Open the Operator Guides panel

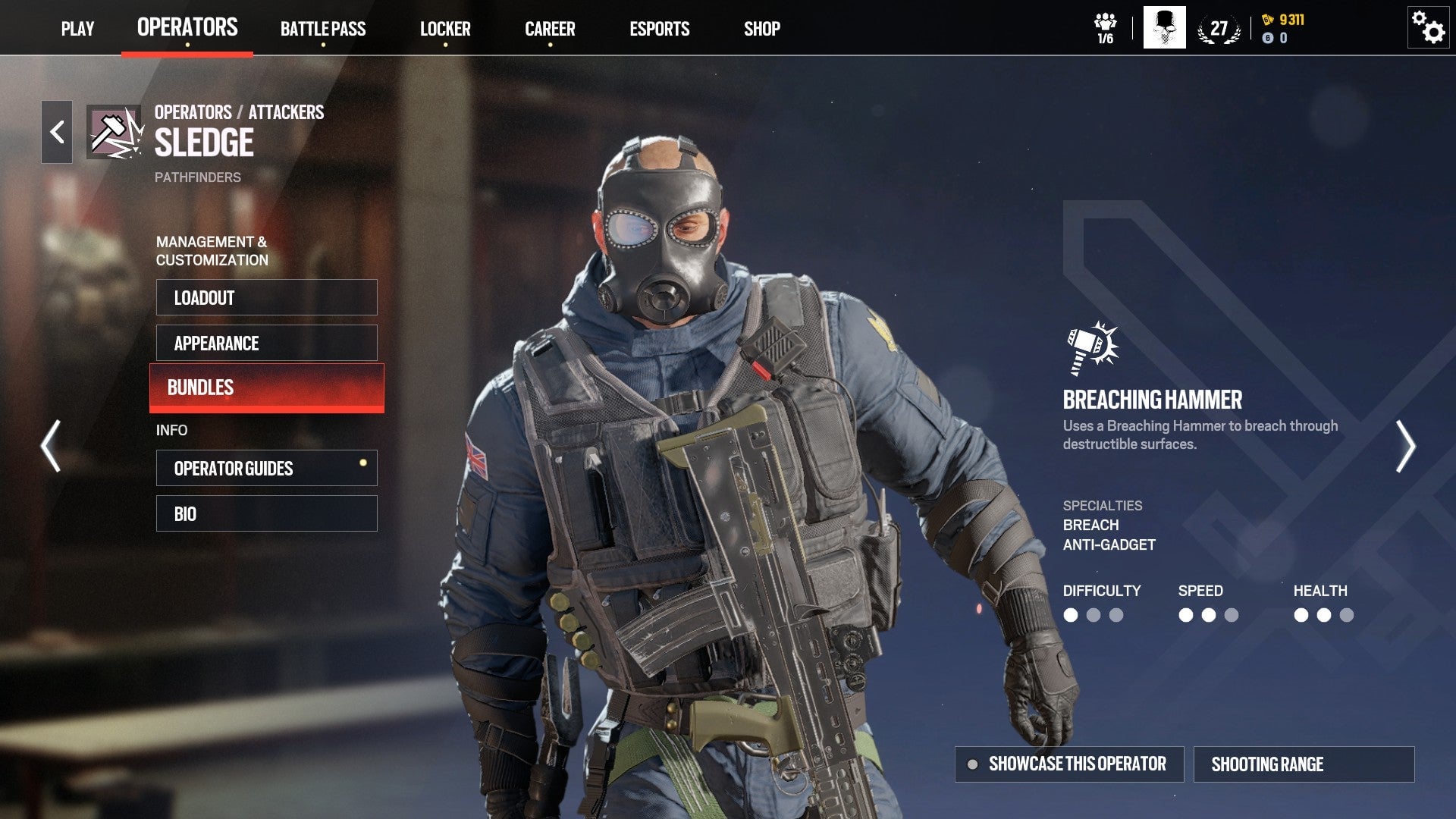[x=267, y=468]
